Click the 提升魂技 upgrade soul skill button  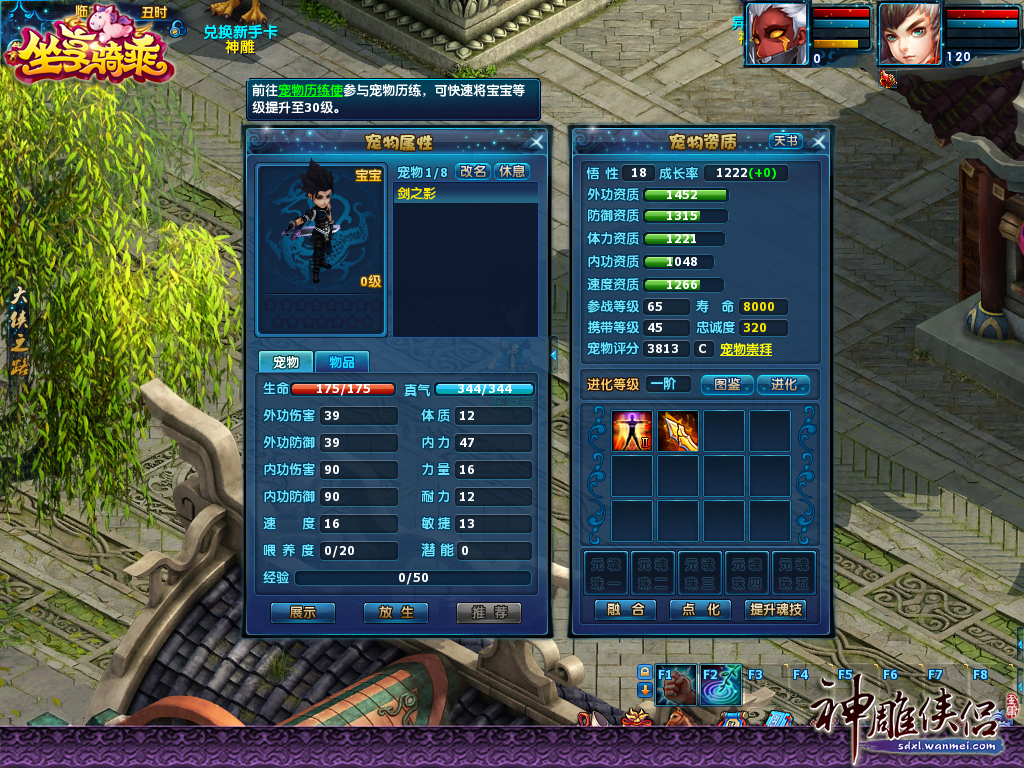(x=775, y=609)
